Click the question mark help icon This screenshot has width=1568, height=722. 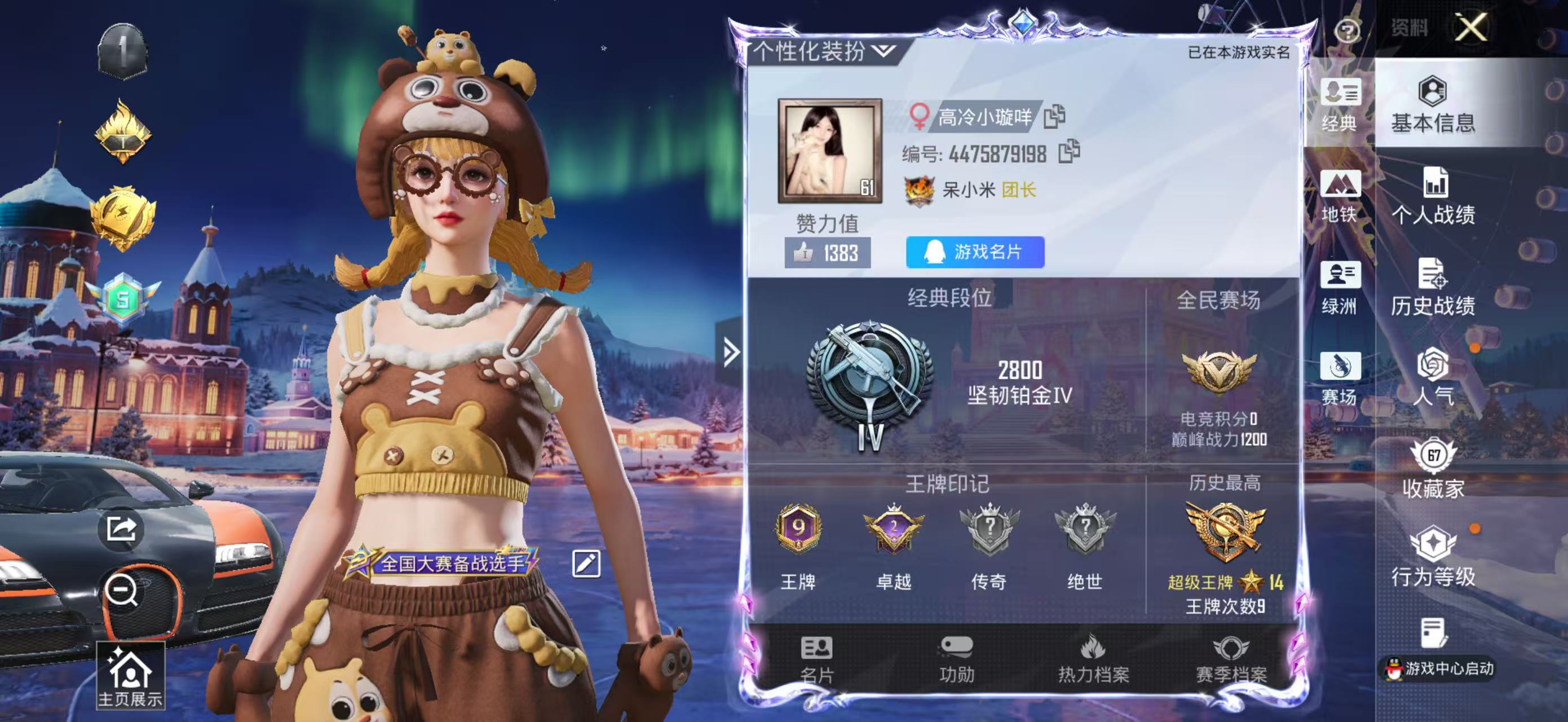(1346, 30)
